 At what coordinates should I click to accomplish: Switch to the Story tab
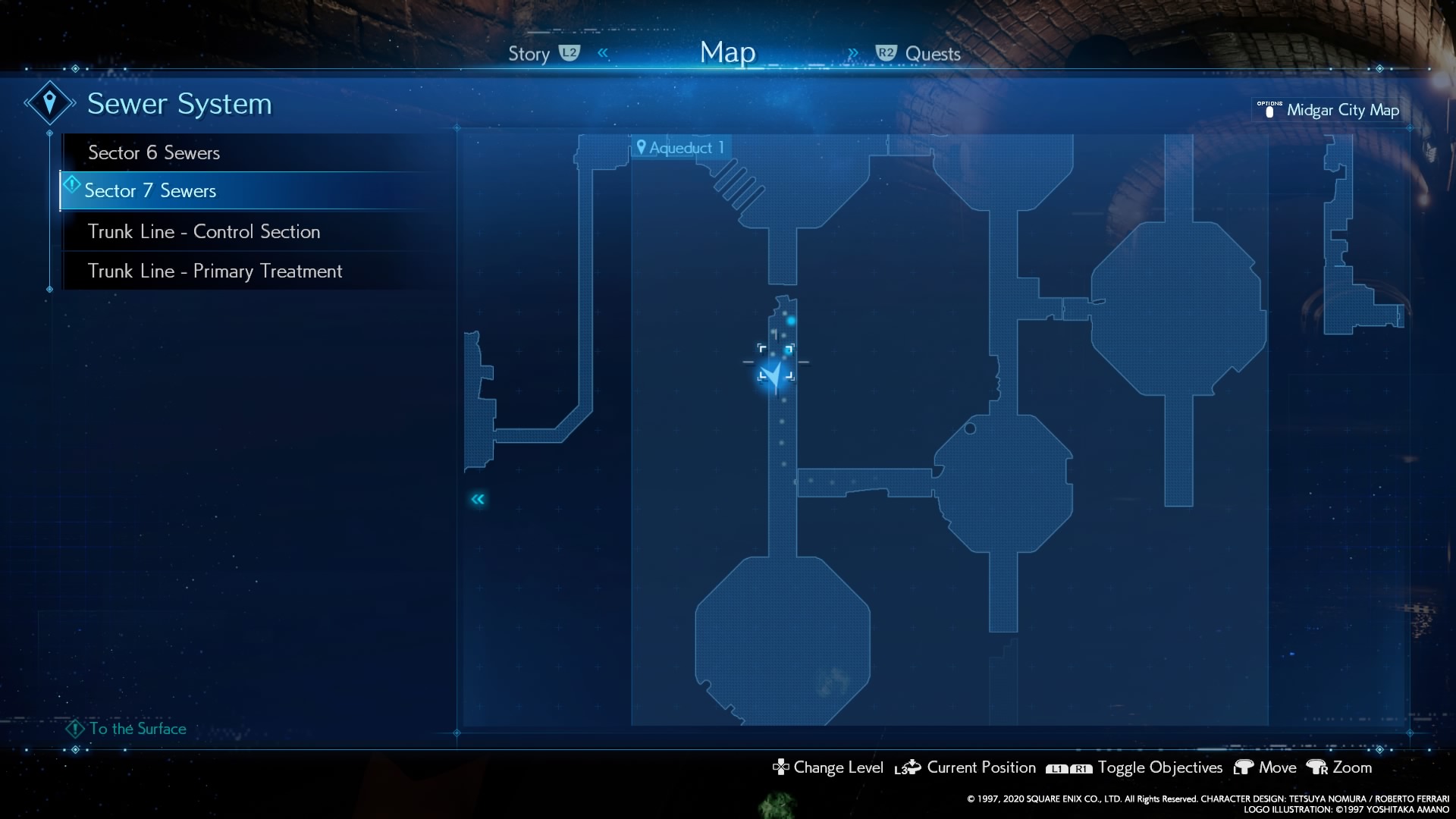click(x=528, y=53)
